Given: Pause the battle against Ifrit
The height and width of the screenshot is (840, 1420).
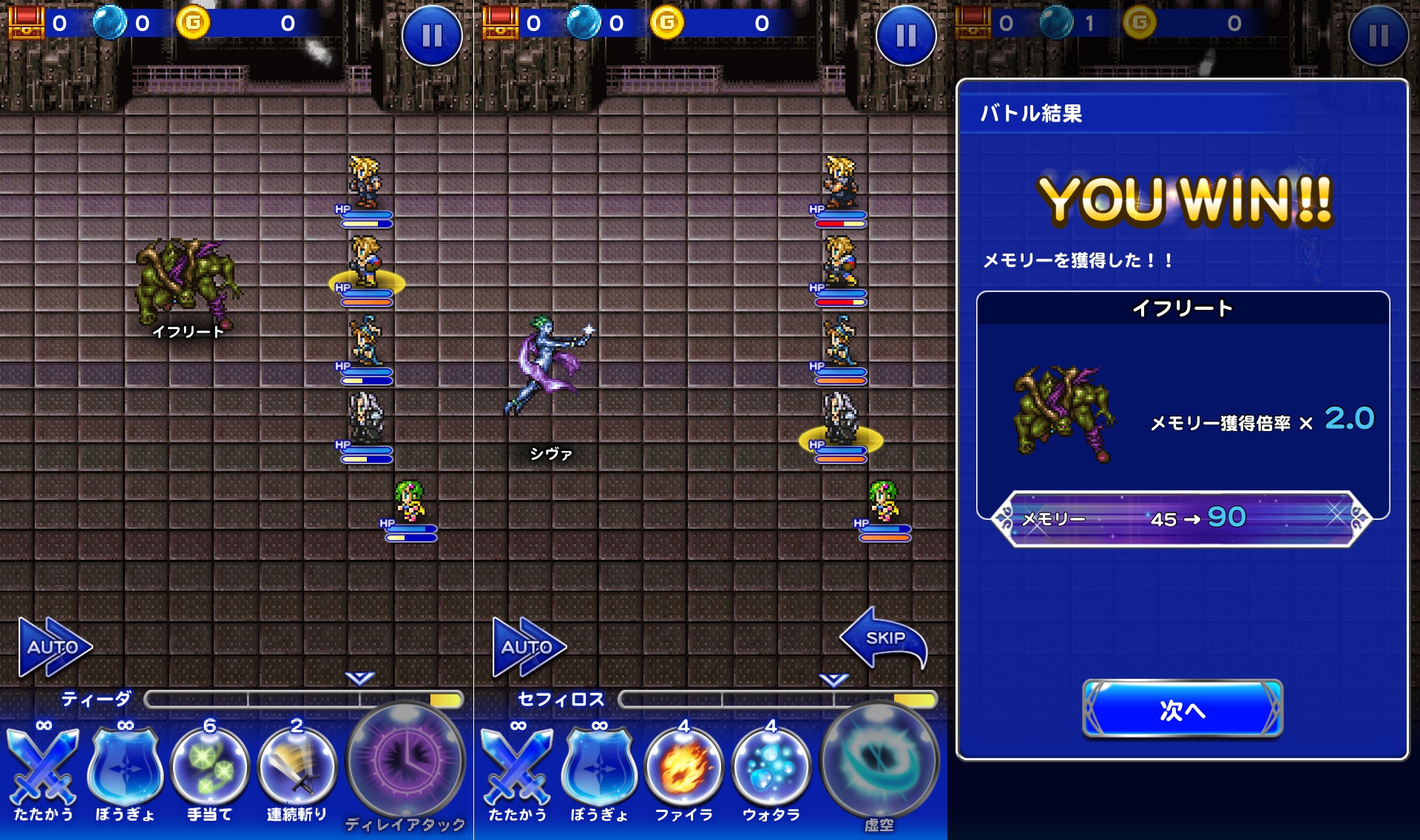Looking at the screenshot, I should coord(432,35).
